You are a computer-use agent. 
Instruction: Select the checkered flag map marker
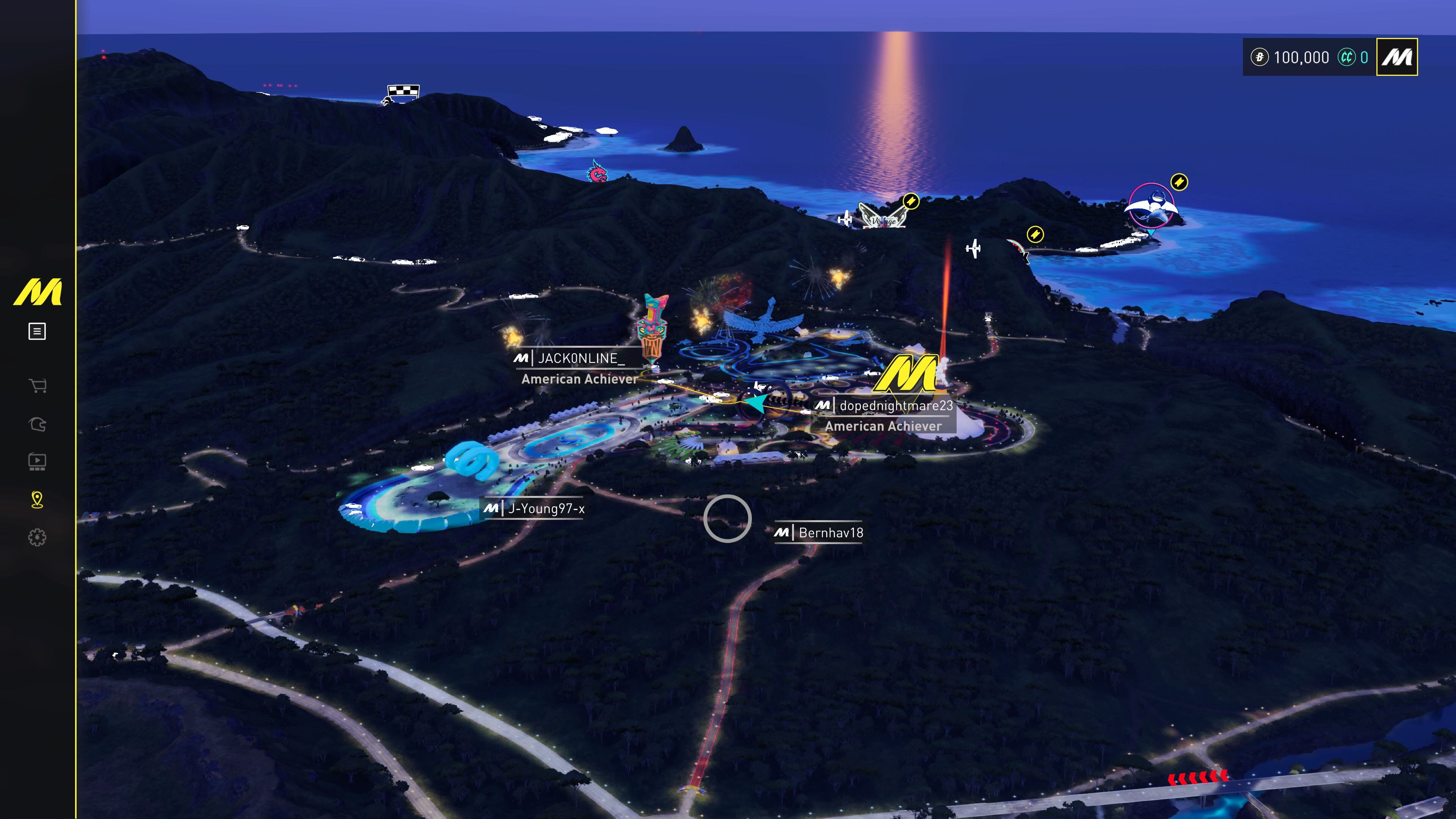point(403,92)
